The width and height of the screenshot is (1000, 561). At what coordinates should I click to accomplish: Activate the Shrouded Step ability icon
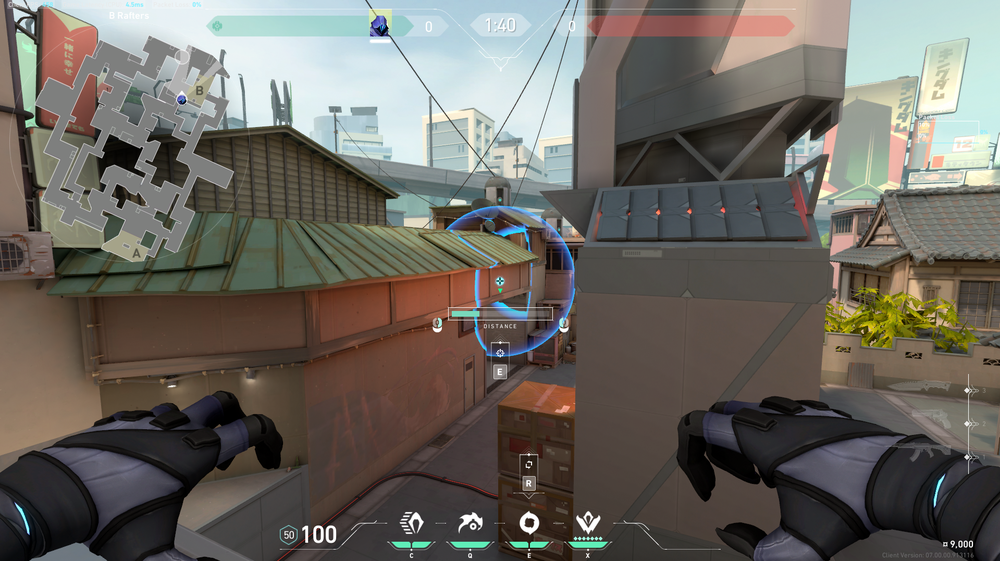(411, 523)
